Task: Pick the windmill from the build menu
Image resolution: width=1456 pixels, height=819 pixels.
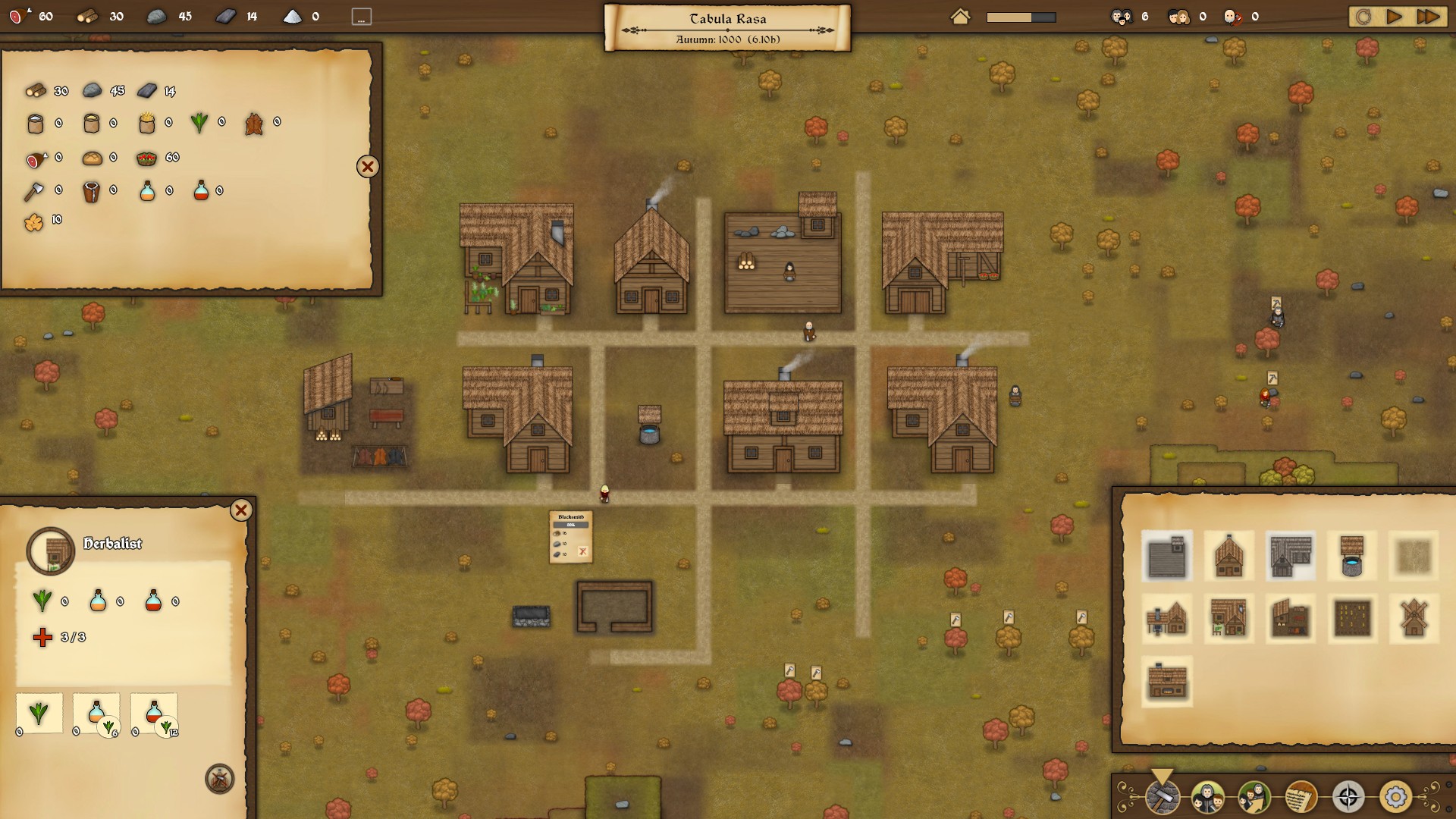Action: pos(1414,618)
